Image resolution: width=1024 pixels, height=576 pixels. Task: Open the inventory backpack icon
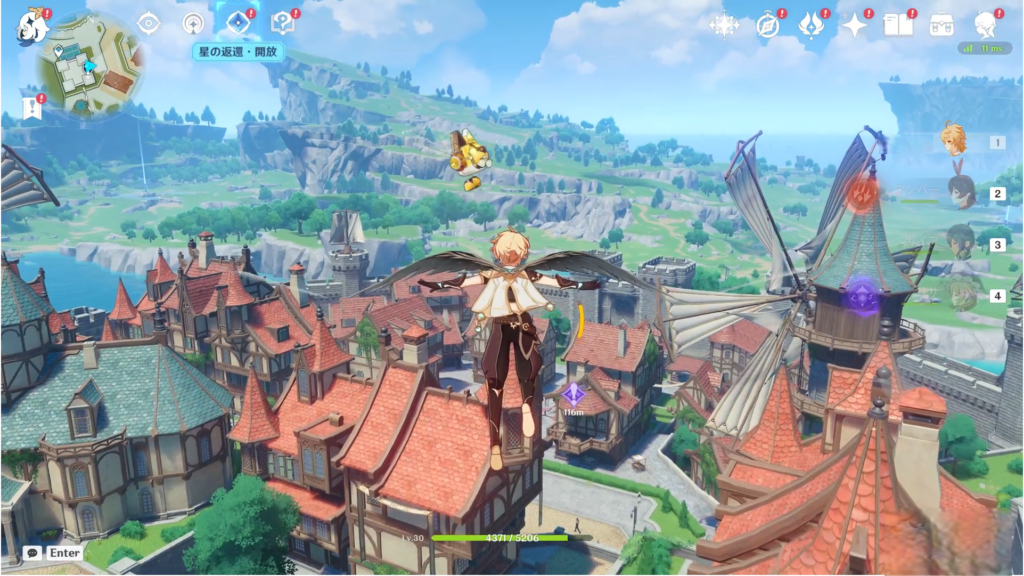point(941,25)
